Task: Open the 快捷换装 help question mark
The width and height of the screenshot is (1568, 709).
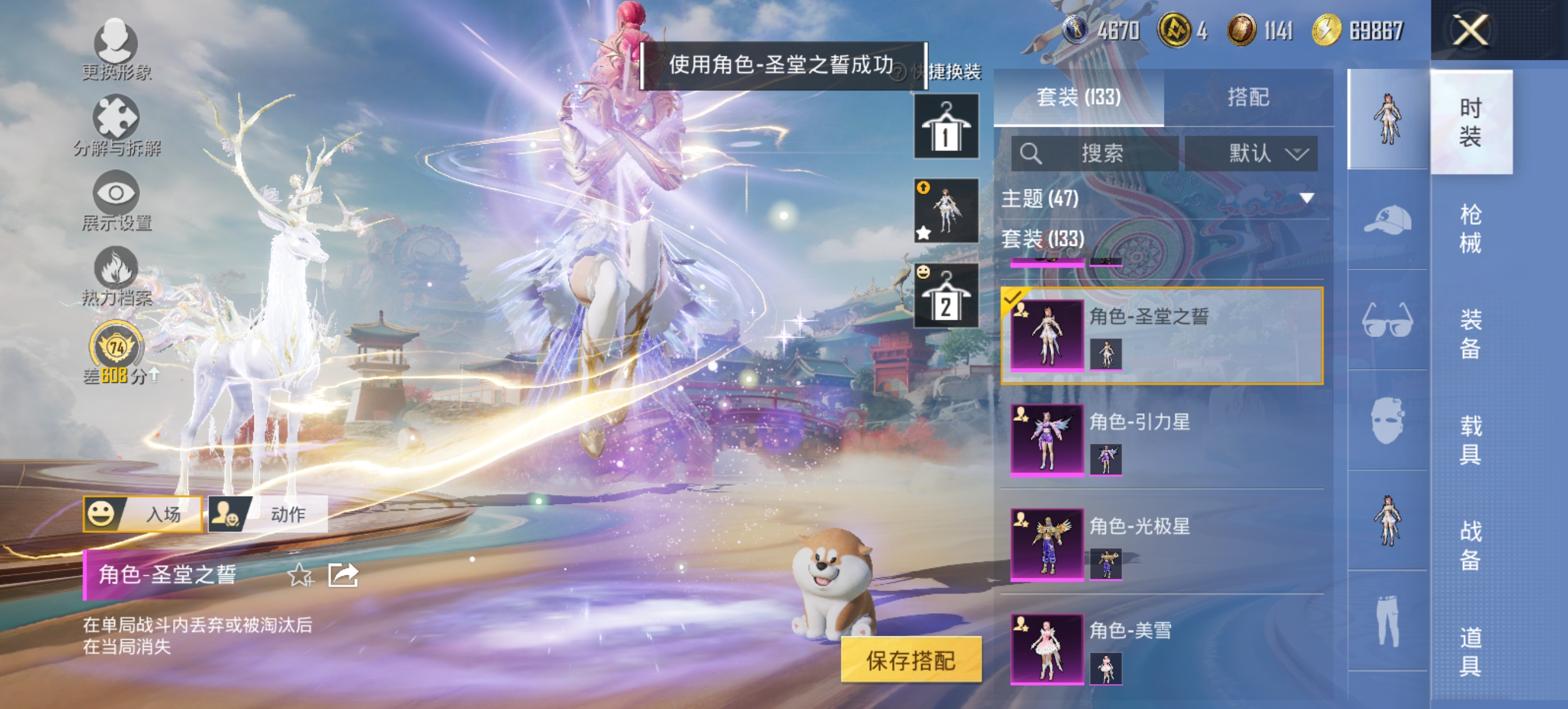Action: click(897, 72)
